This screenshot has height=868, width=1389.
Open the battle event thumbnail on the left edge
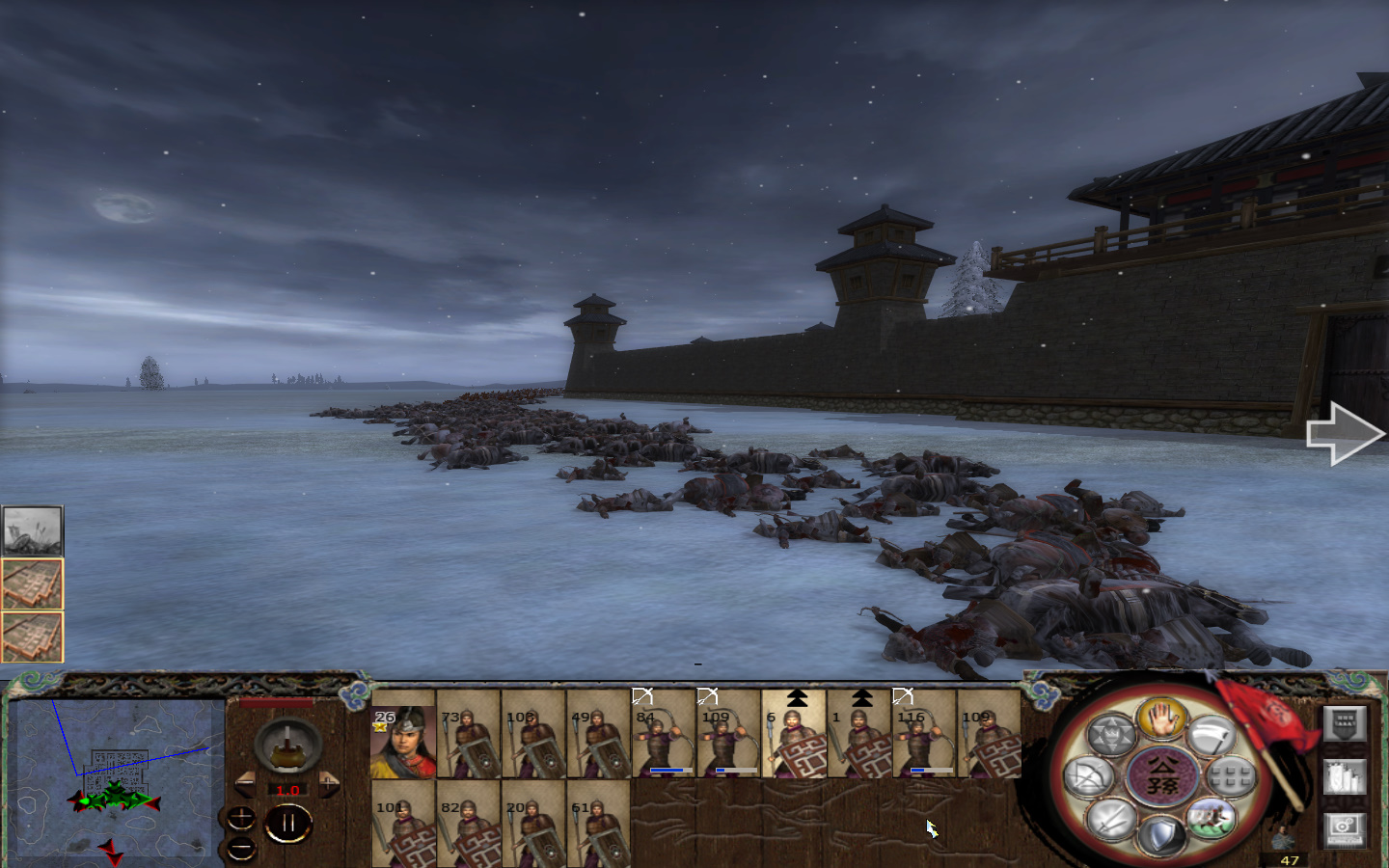(x=30, y=529)
